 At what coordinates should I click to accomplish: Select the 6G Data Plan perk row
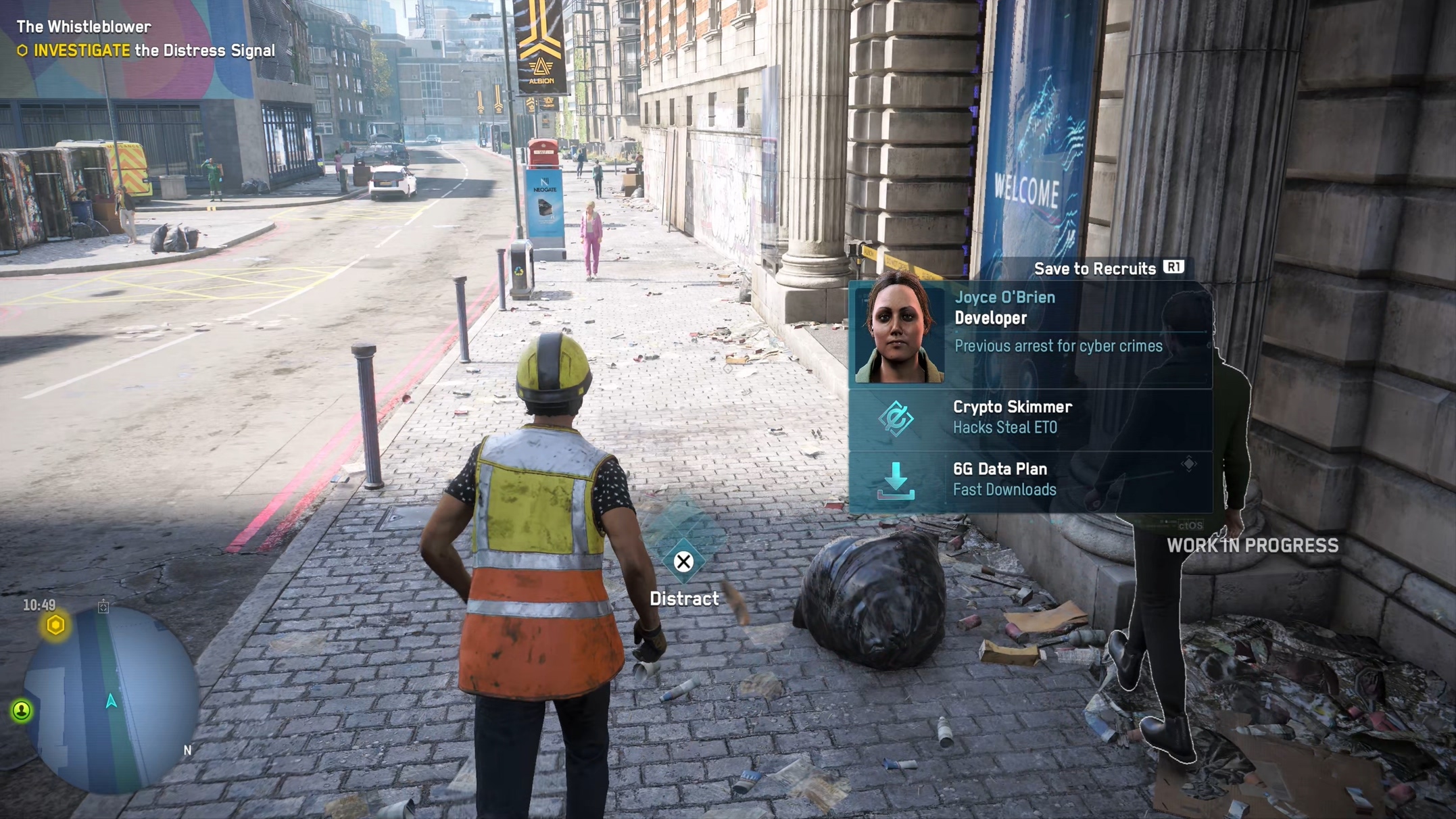click(x=1029, y=480)
